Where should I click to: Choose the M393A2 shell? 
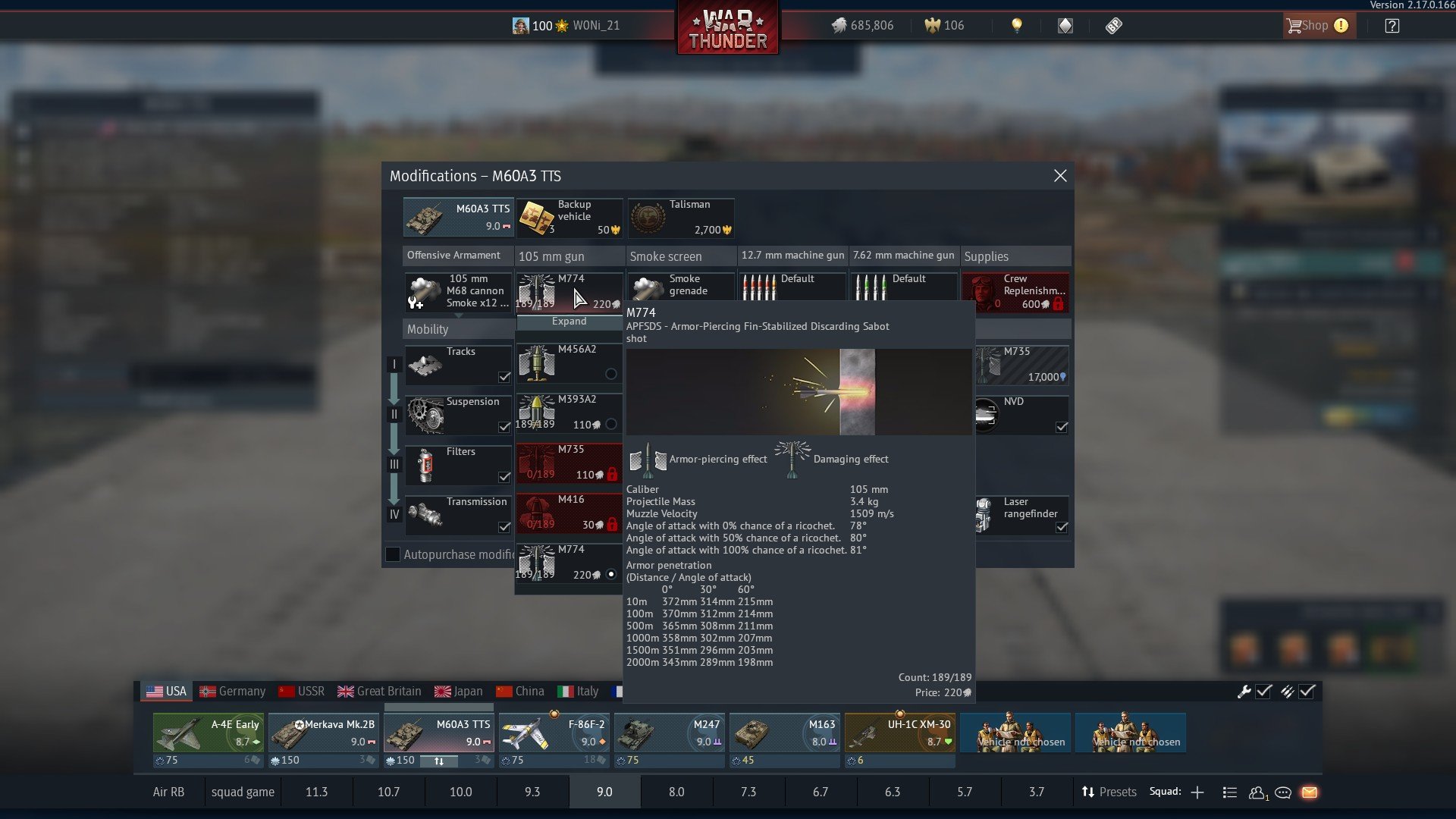tap(569, 413)
